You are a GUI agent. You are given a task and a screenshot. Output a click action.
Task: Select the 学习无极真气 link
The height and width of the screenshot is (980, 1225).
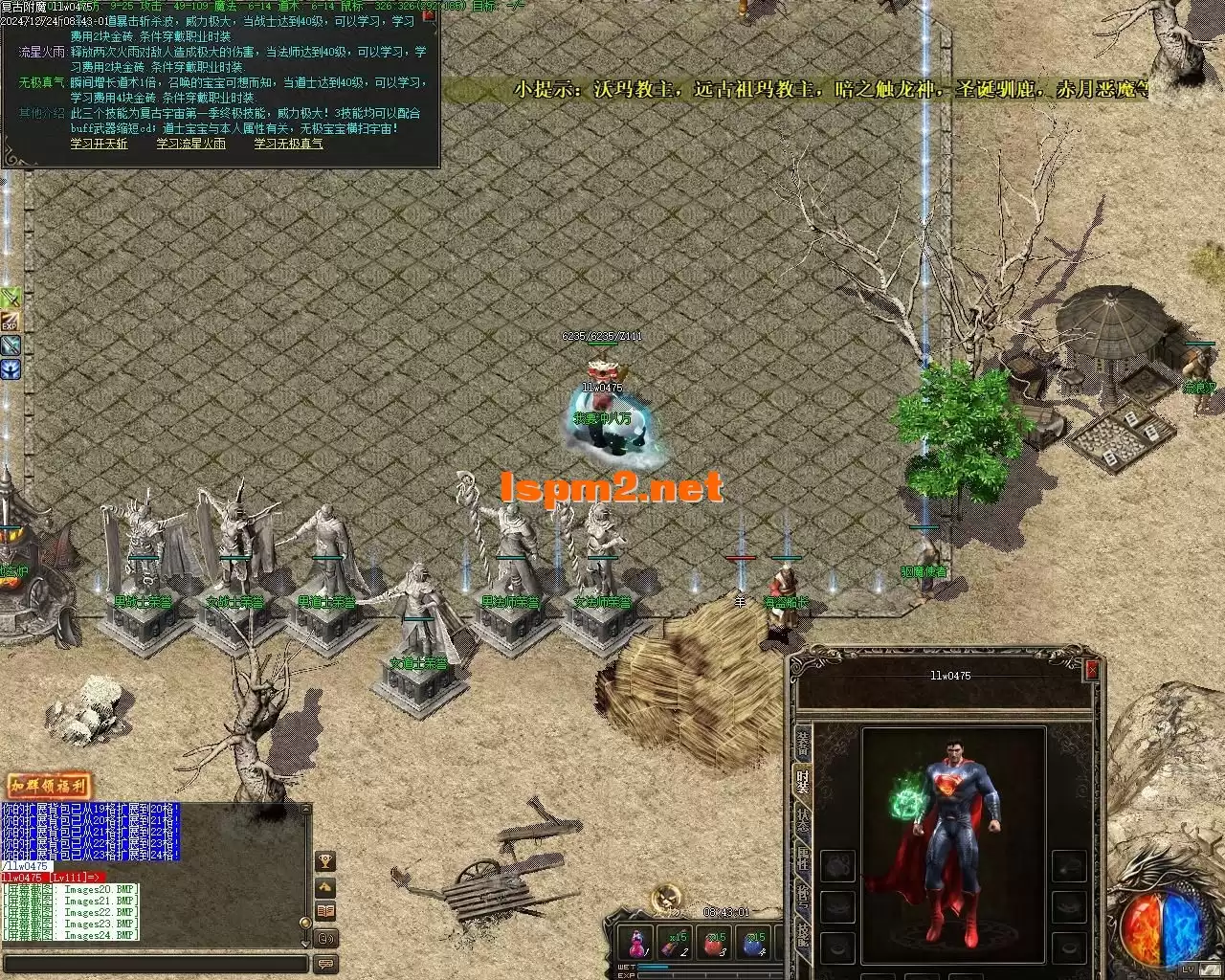(x=288, y=144)
